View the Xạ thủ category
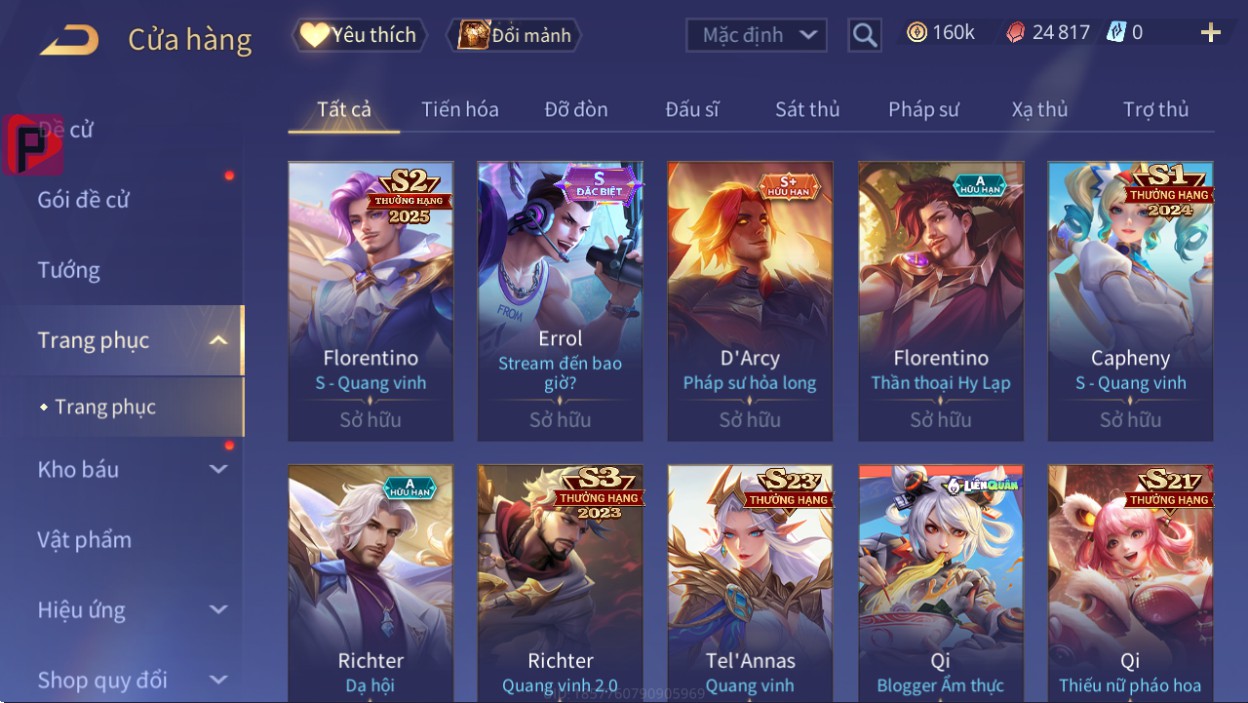The image size is (1248, 703). [x=1039, y=109]
